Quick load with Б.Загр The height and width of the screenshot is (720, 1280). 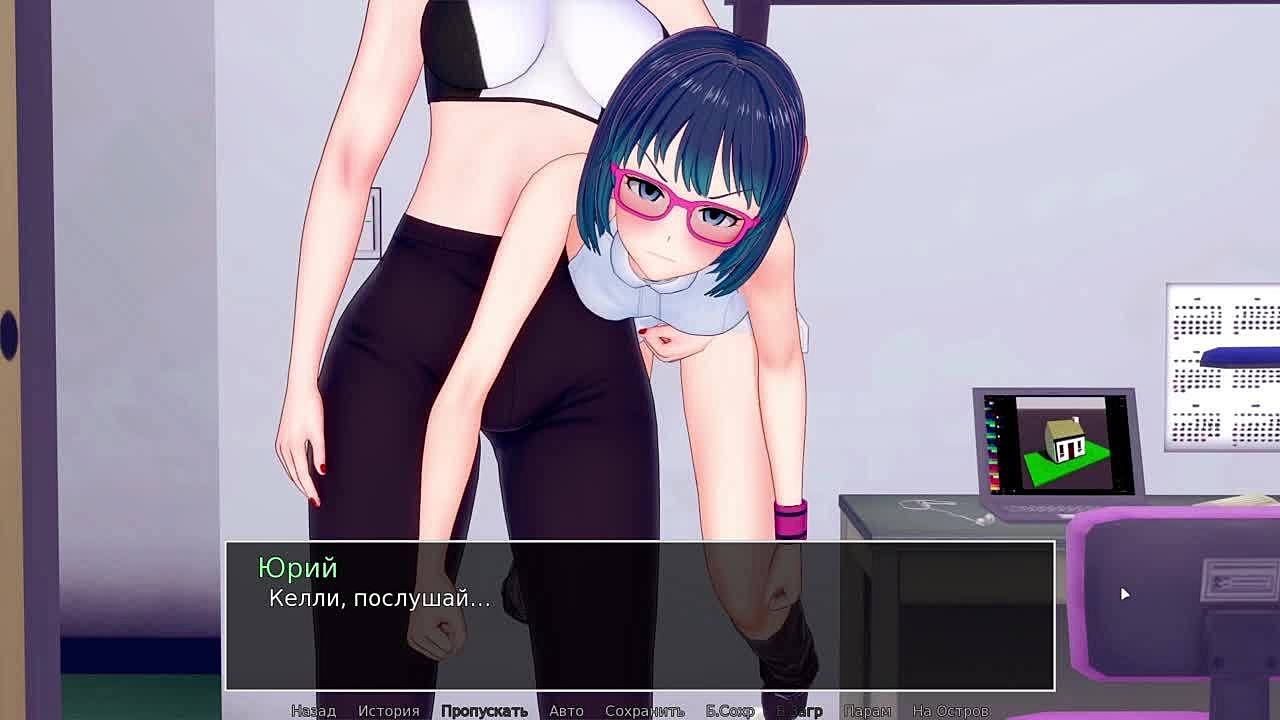pyautogui.click(x=799, y=711)
